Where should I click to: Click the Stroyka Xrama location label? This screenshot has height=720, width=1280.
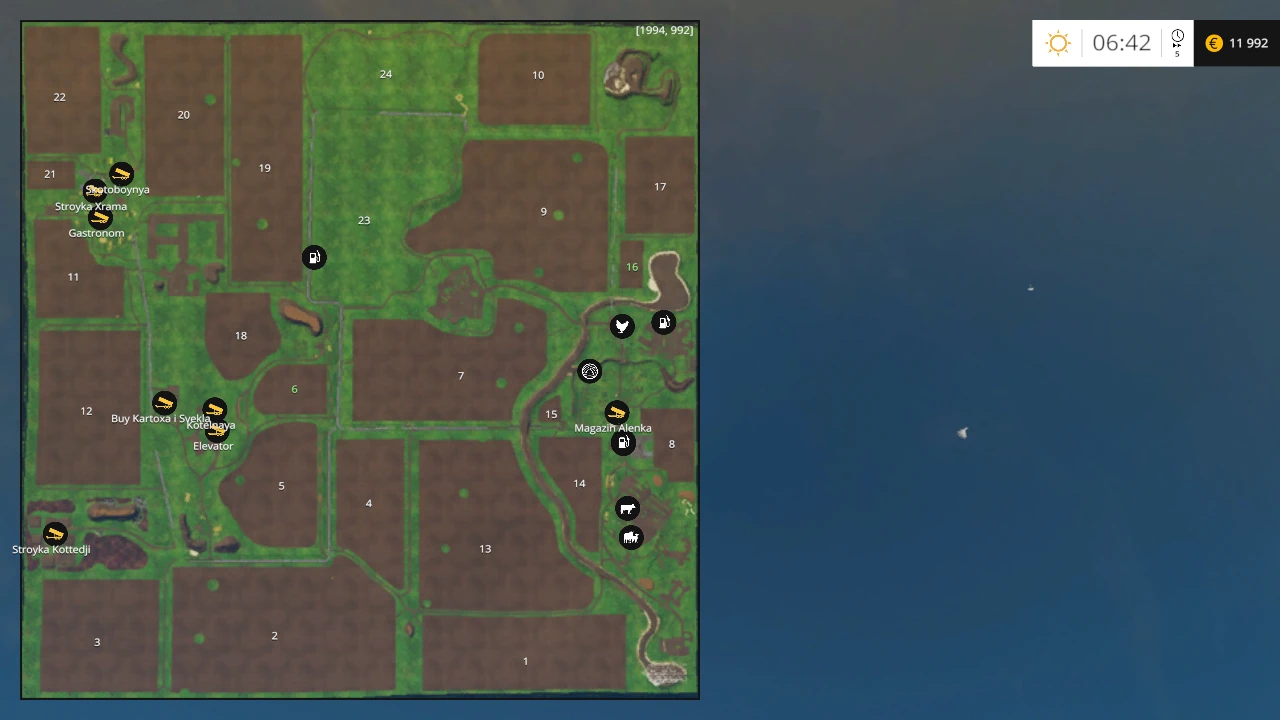(x=91, y=206)
